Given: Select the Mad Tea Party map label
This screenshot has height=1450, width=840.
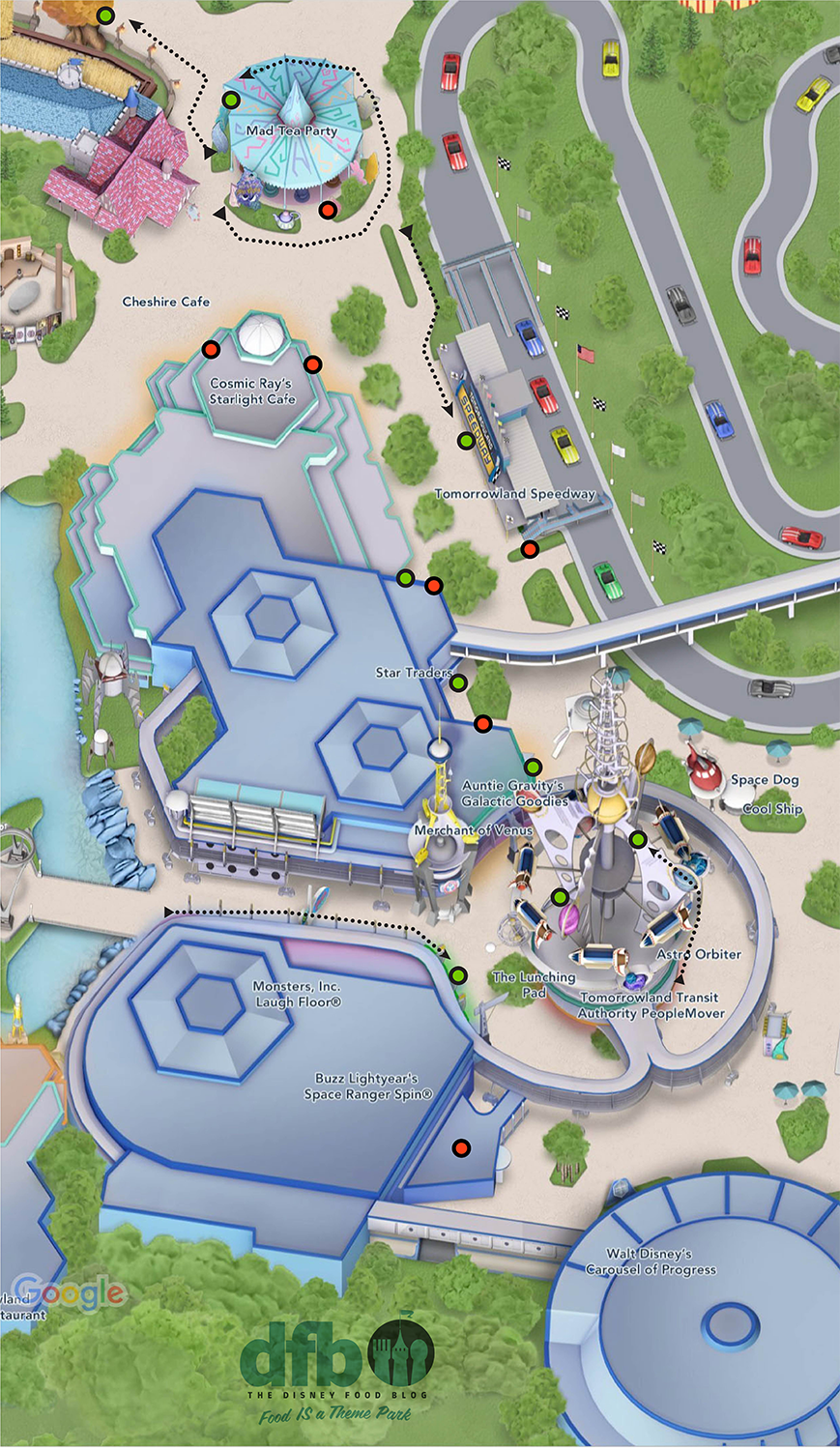Looking at the screenshot, I should [x=292, y=130].
